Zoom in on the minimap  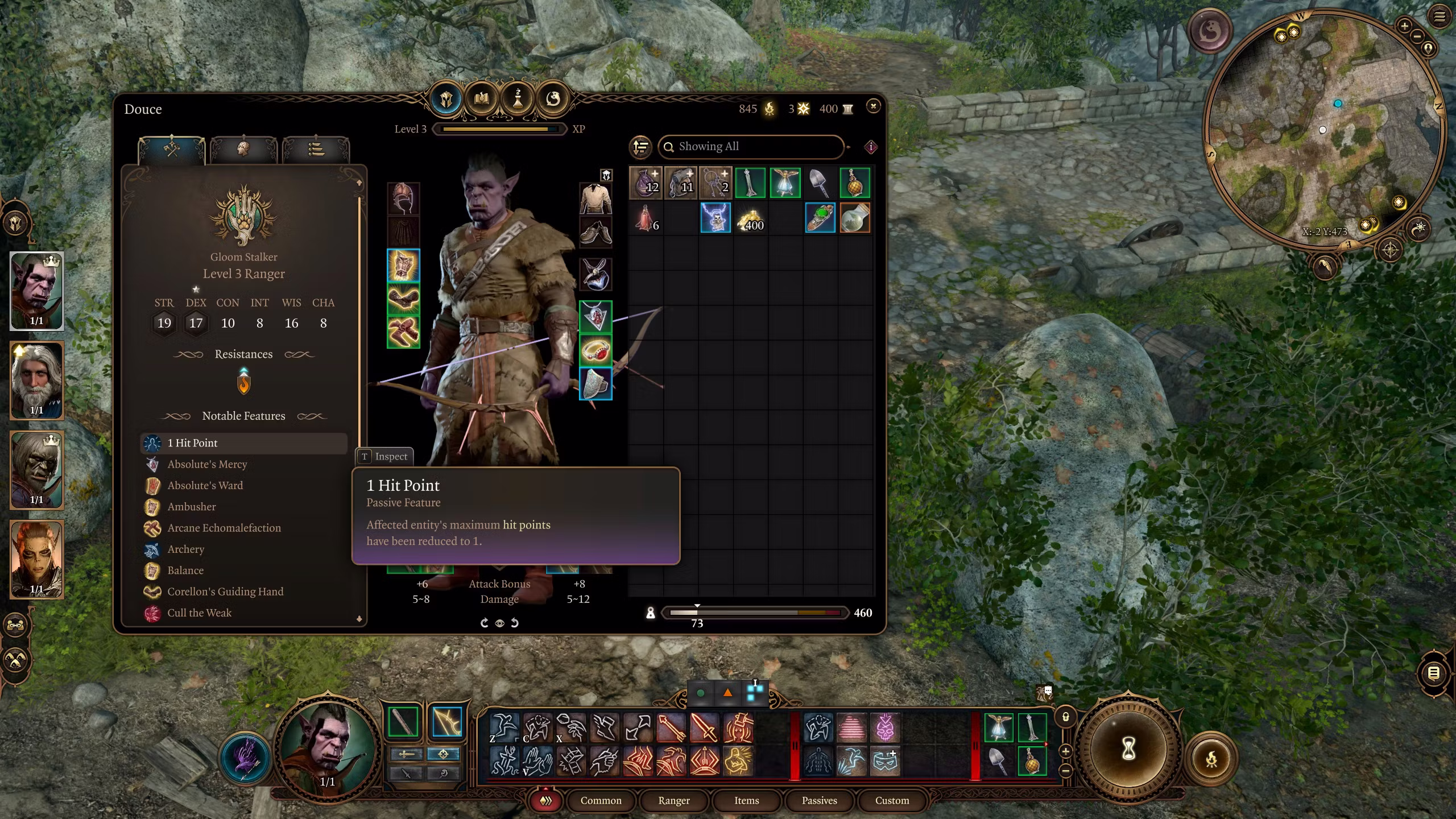pos(1404,26)
